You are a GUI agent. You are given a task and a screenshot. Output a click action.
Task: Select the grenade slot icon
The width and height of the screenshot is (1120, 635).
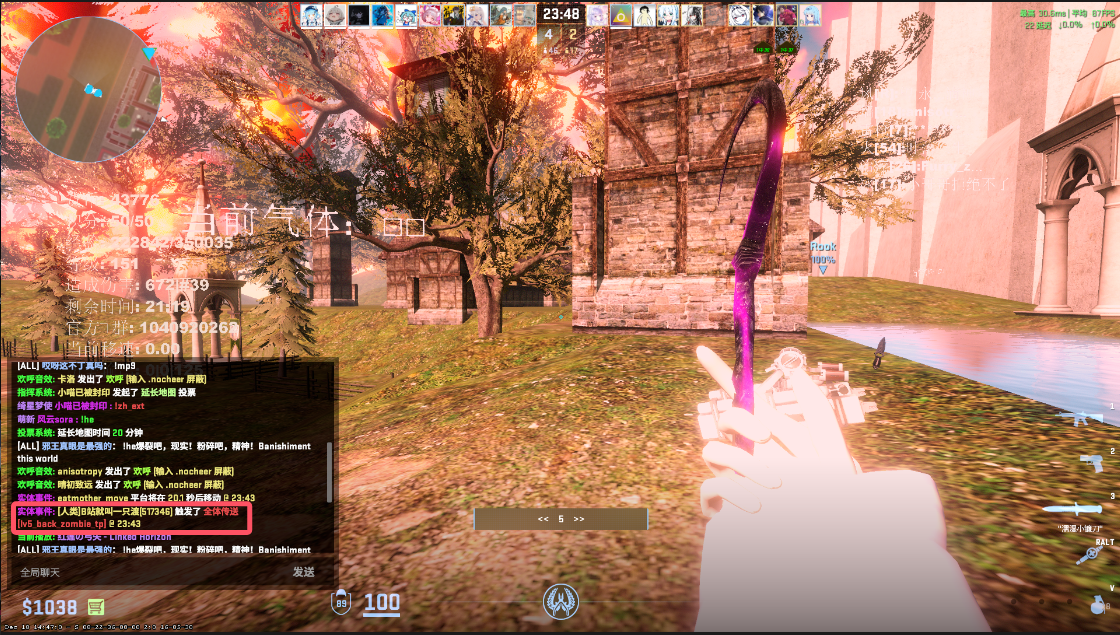[x=1098, y=604]
